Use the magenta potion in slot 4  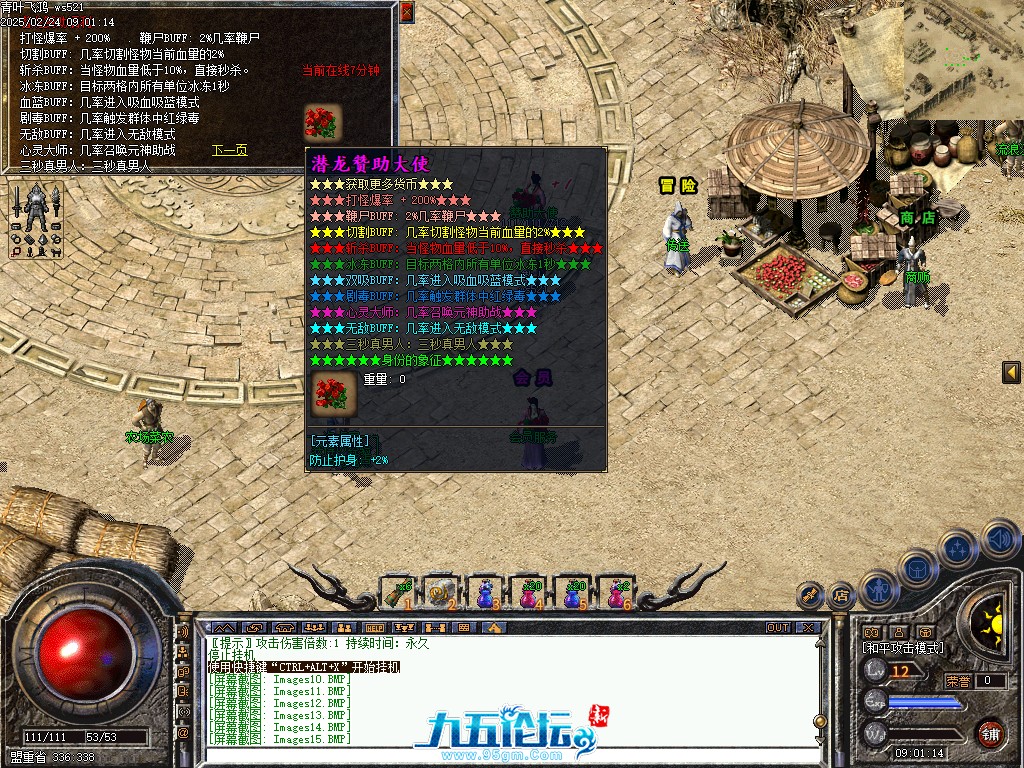click(527, 593)
